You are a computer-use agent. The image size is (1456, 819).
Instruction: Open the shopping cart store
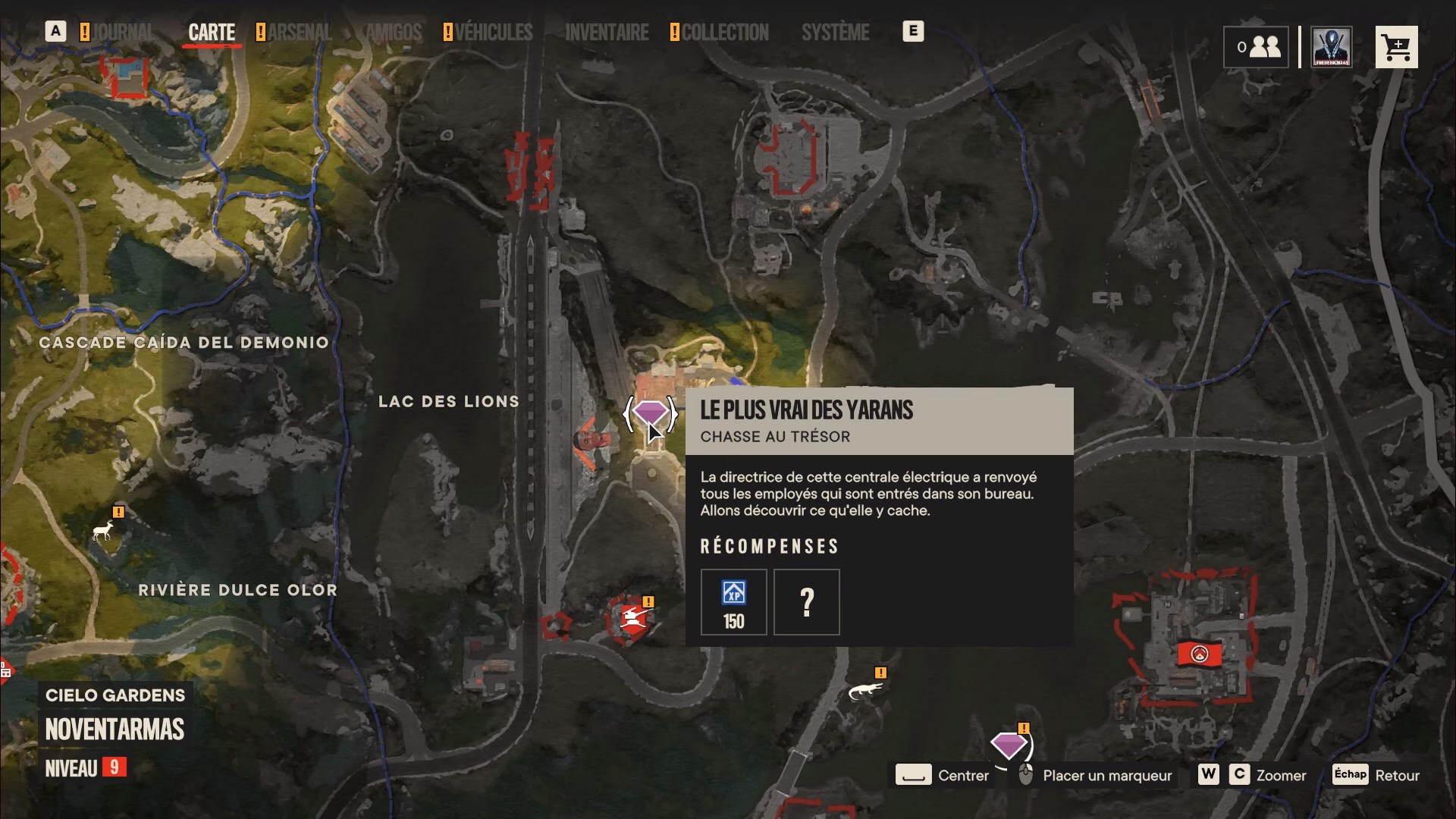point(1396,47)
